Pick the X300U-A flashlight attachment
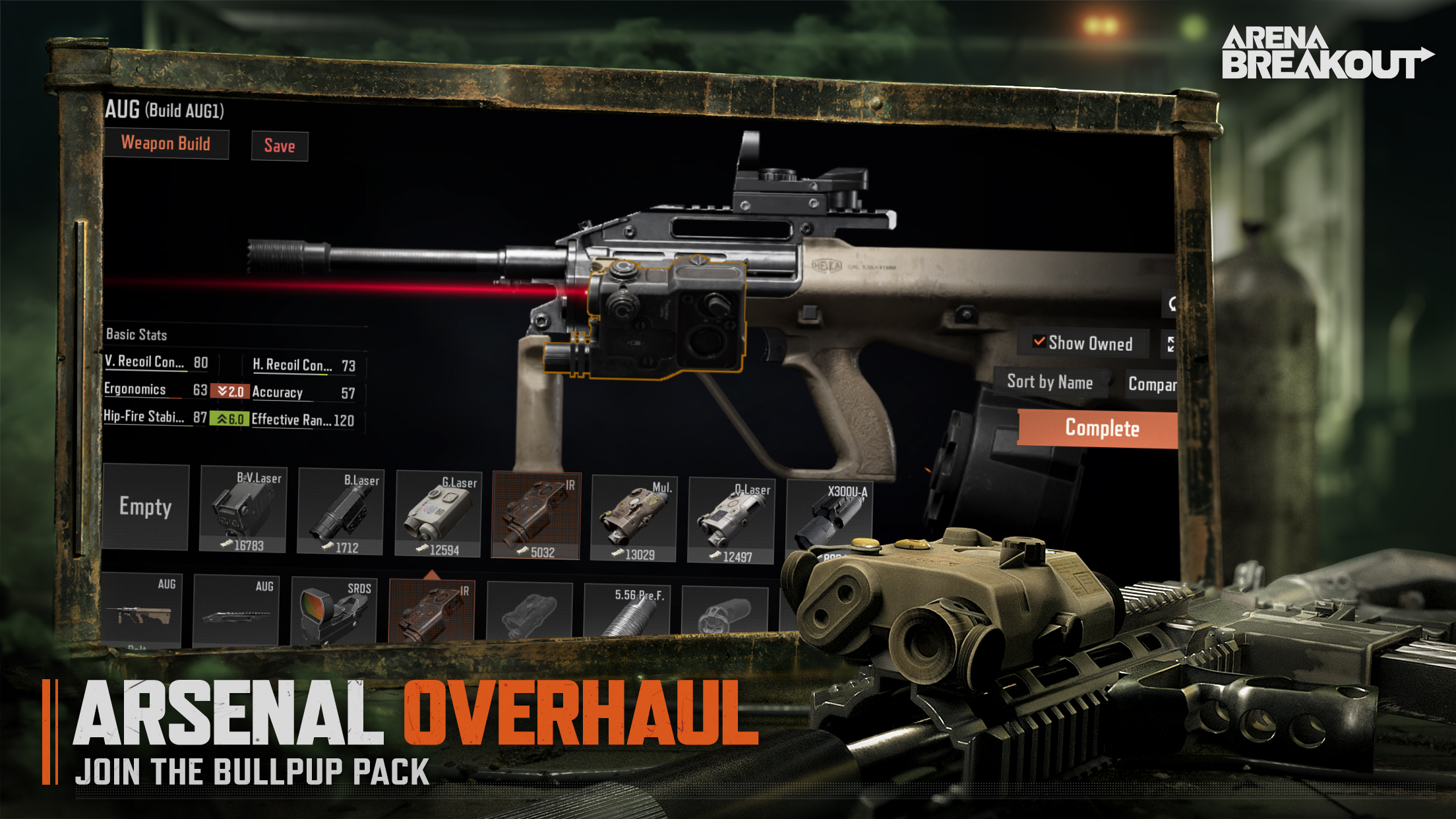This screenshot has width=1456, height=819. tap(828, 518)
